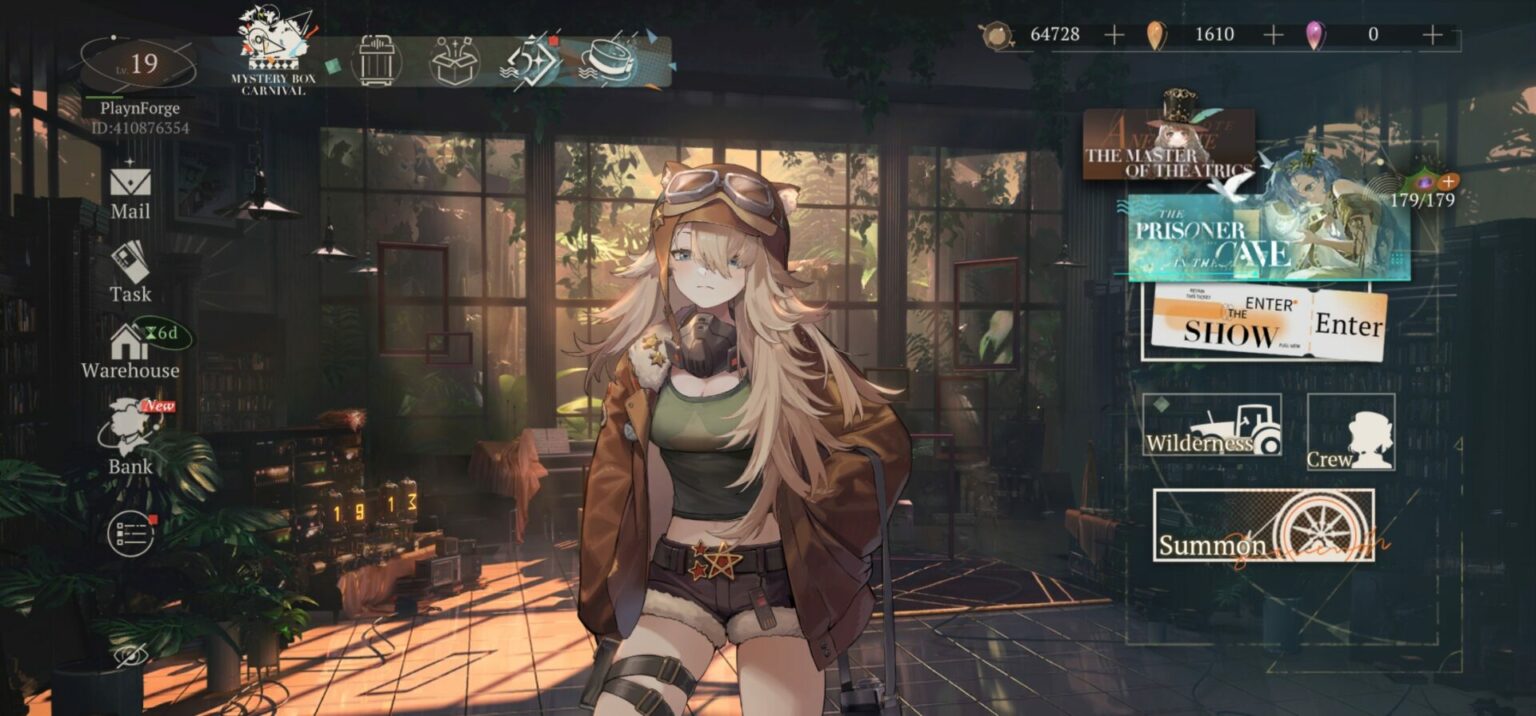Open The Prisoner in the Cave banner
1536x716 pixels.
[1268, 238]
